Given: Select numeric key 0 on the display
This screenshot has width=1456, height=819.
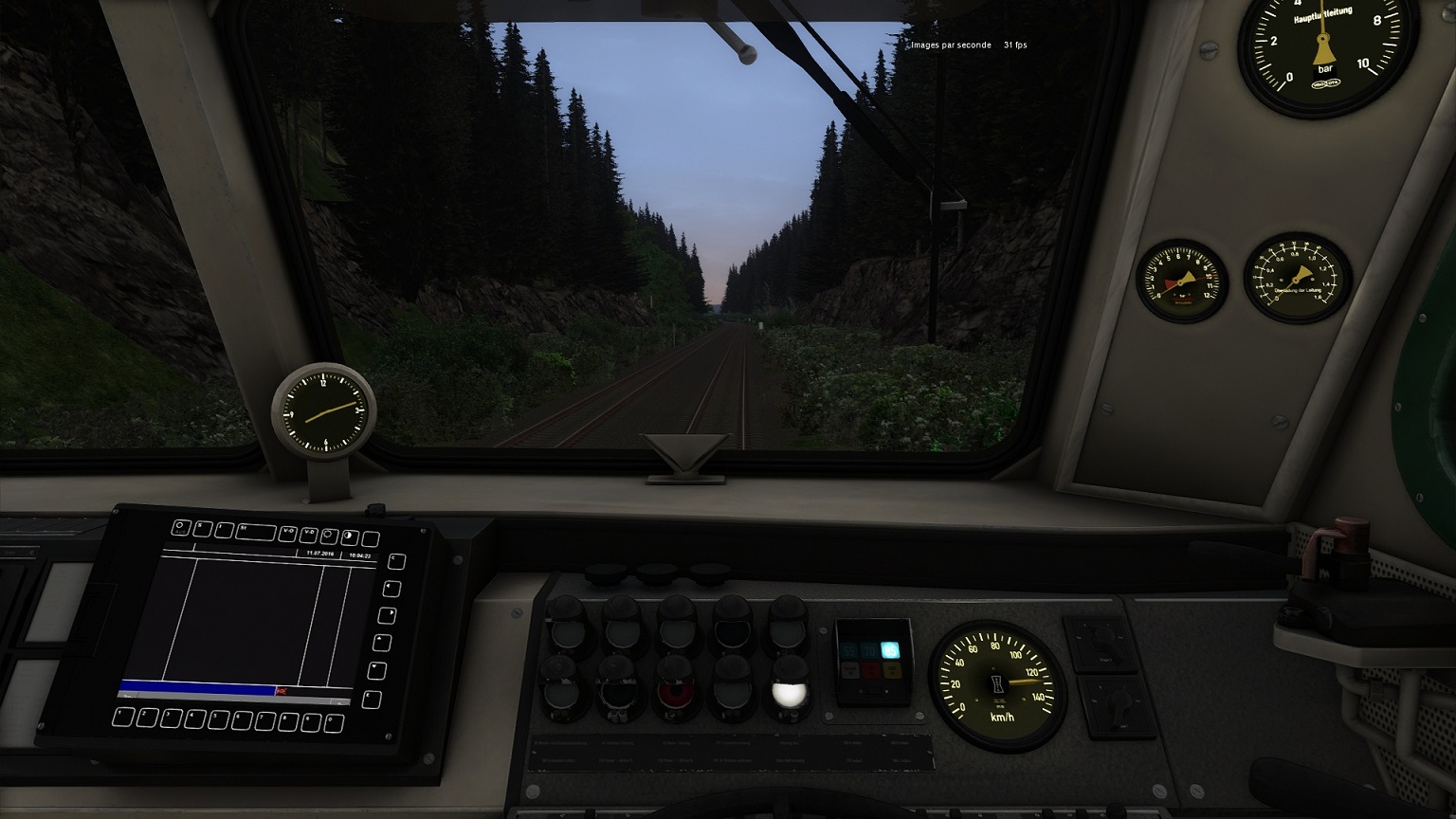Looking at the screenshot, I should tap(334, 724).
